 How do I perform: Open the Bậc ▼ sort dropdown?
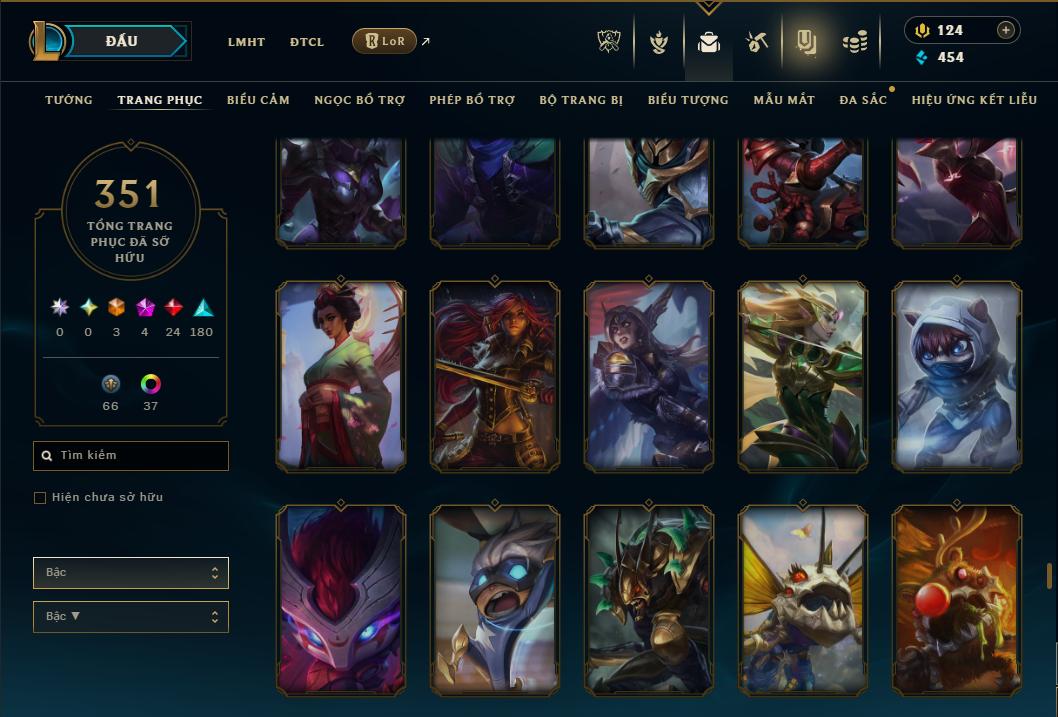tap(131, 617)
